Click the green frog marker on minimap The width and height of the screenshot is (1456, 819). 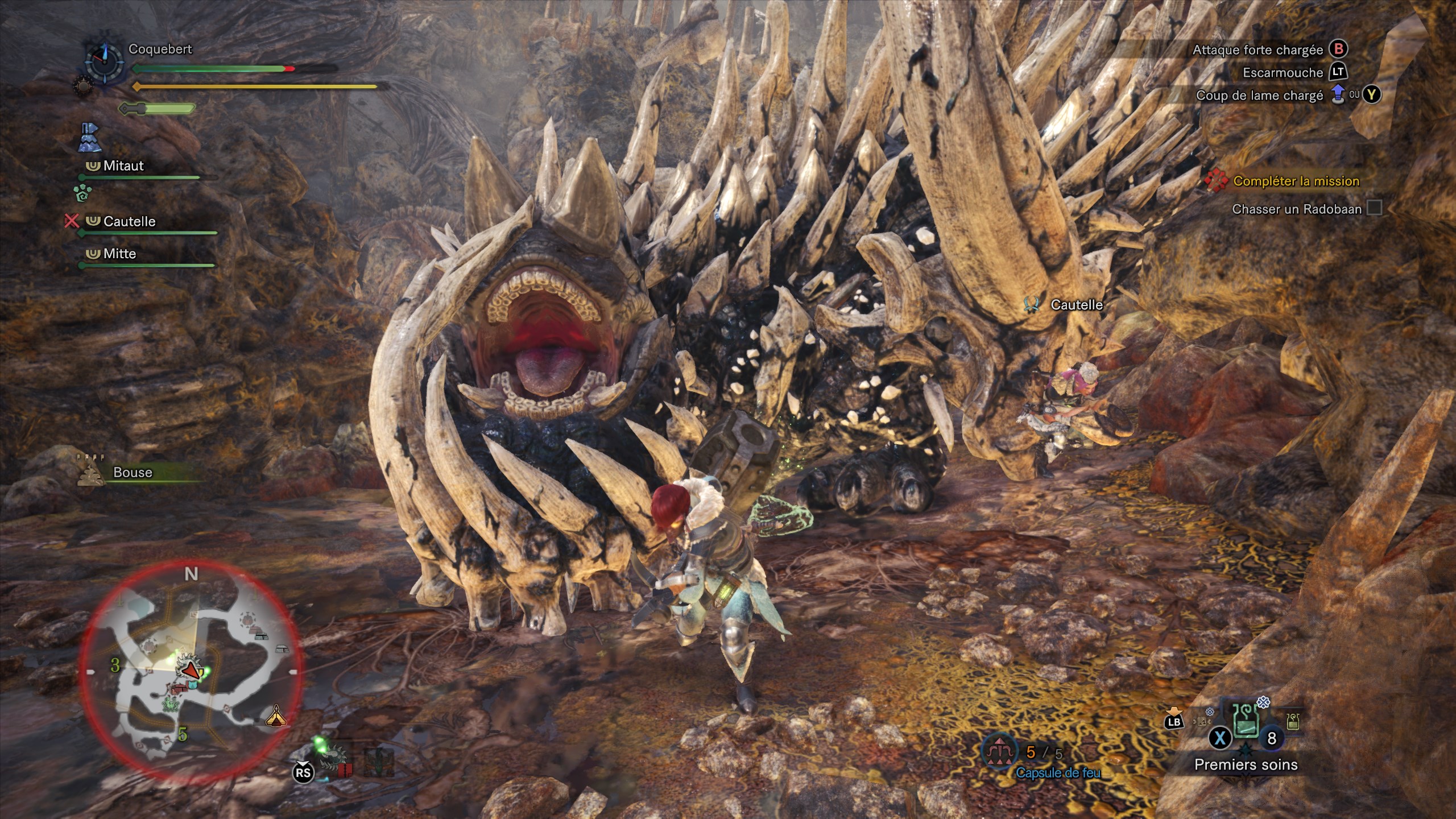point(169,706)
